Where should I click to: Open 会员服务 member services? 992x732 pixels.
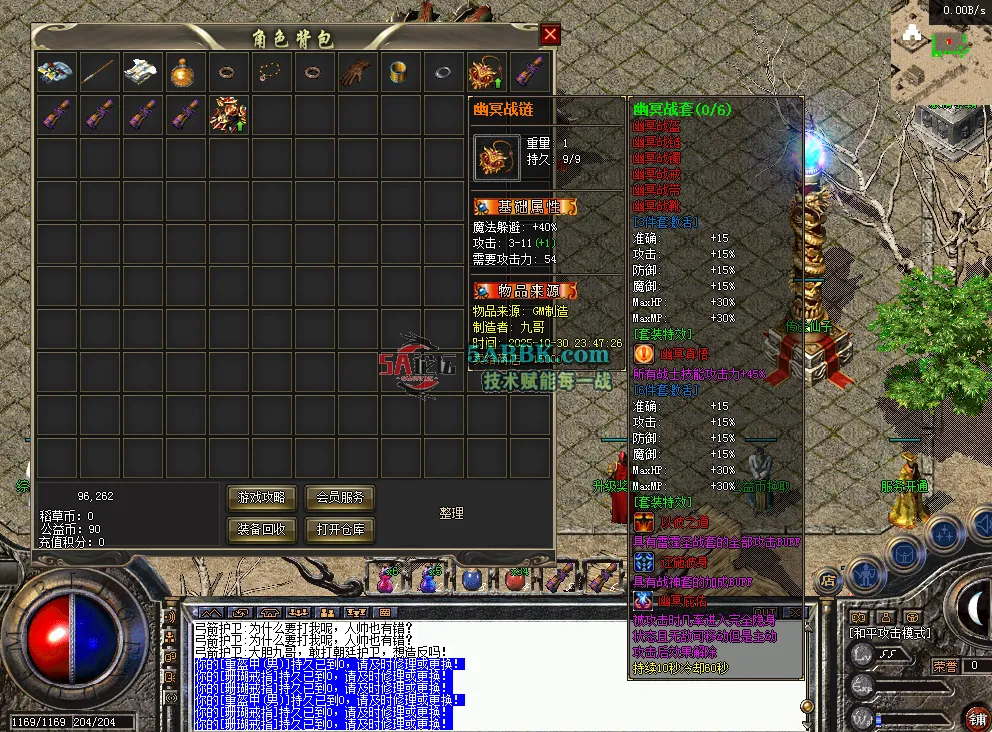341,497
